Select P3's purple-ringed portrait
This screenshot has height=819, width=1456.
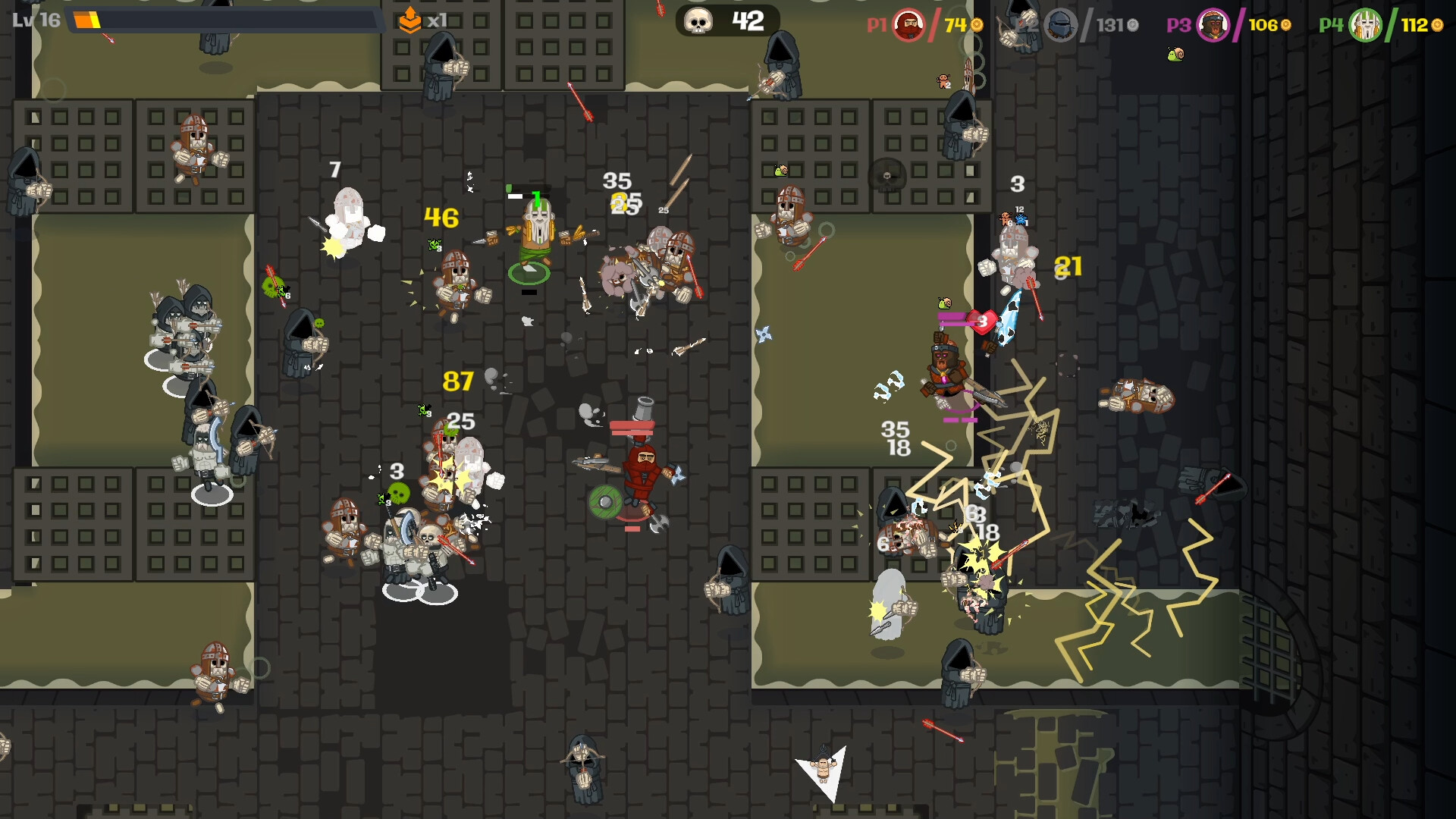coord(1213,25)
